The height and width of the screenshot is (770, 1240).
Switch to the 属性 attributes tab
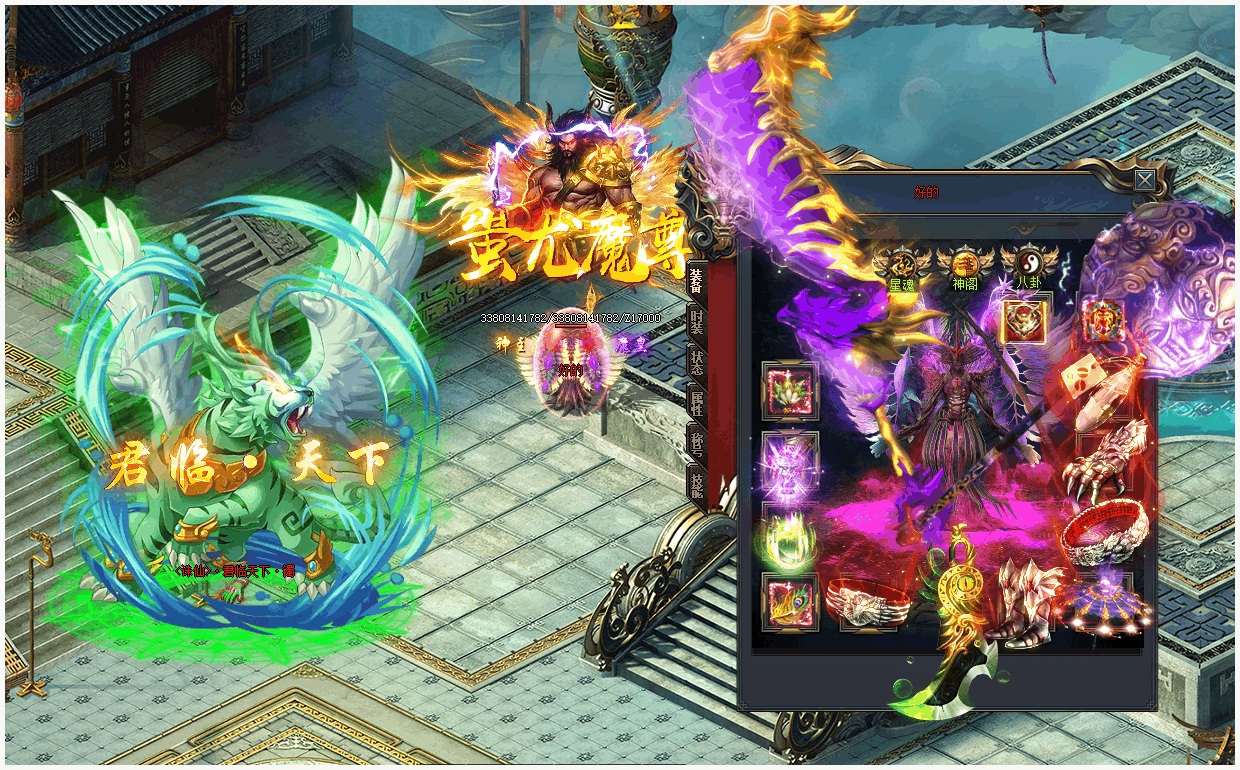[697, 401]
